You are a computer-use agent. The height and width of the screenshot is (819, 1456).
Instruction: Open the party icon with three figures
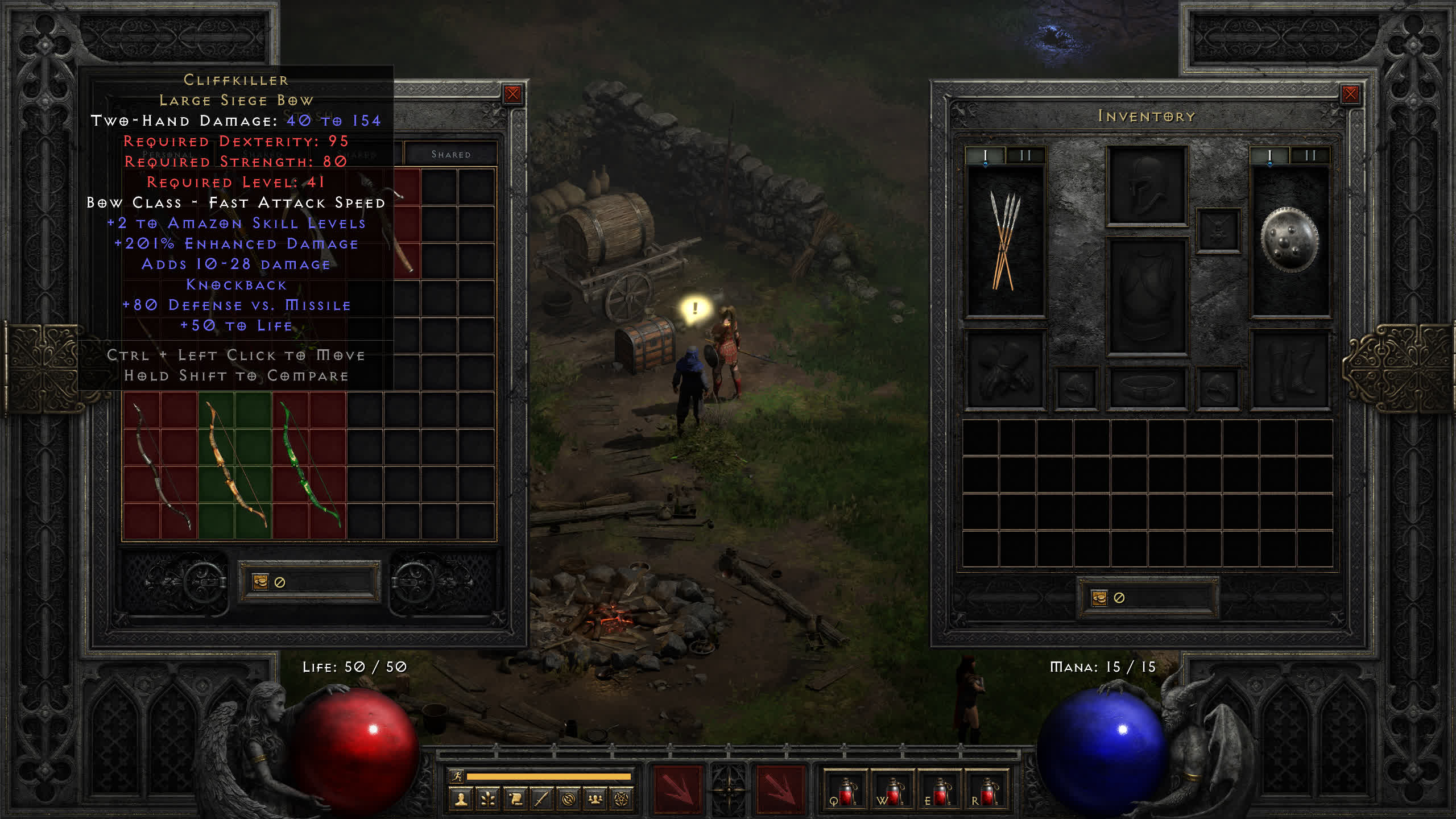pyautogui.click(x=595, y=800)
